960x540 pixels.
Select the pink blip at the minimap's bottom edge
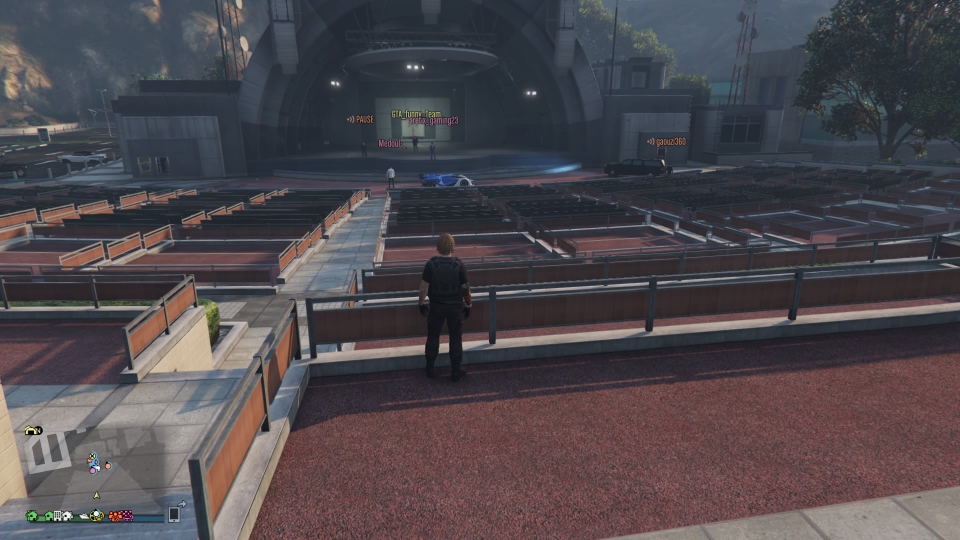[x=127, y=516]
